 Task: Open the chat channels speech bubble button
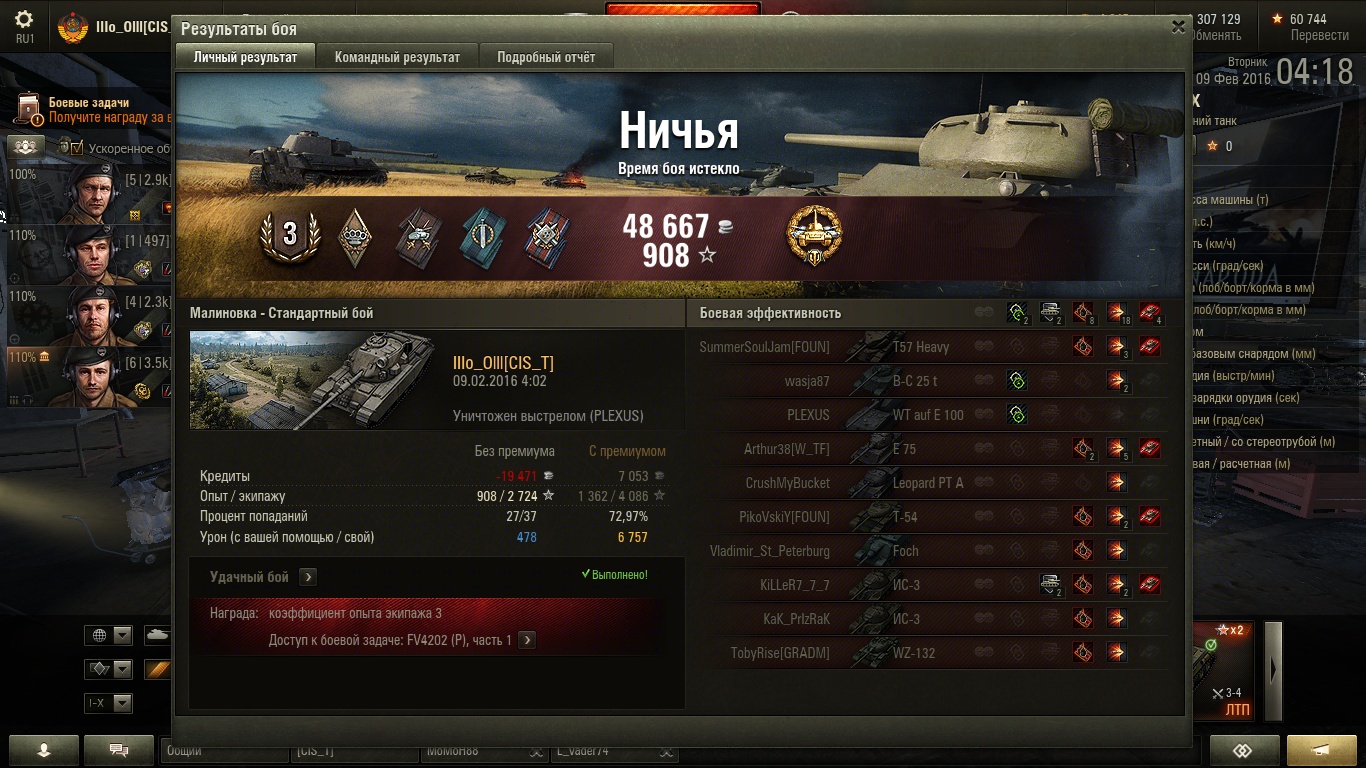click(x=119, y=750)
